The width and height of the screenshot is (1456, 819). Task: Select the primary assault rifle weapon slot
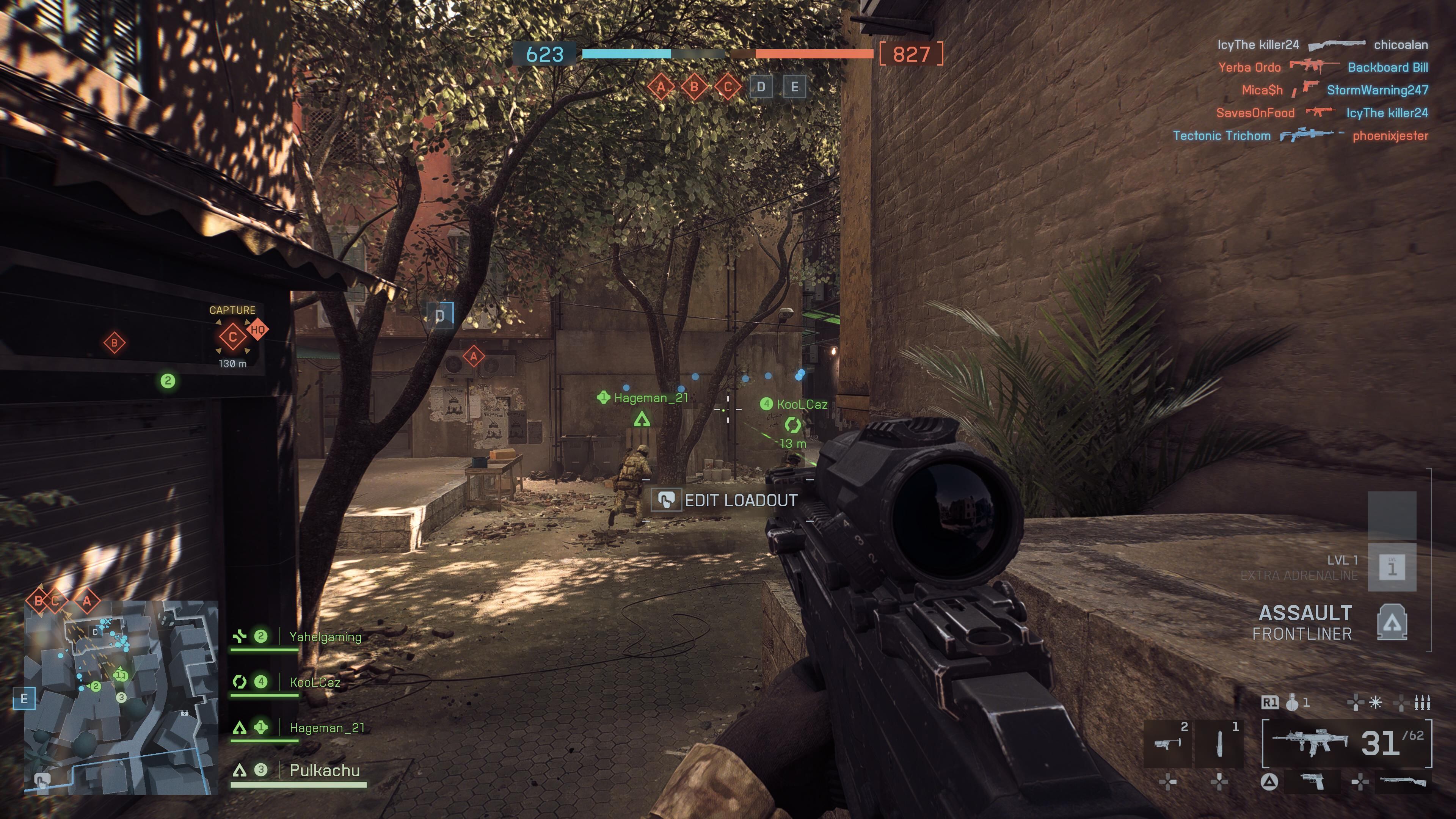[1309, 743]
